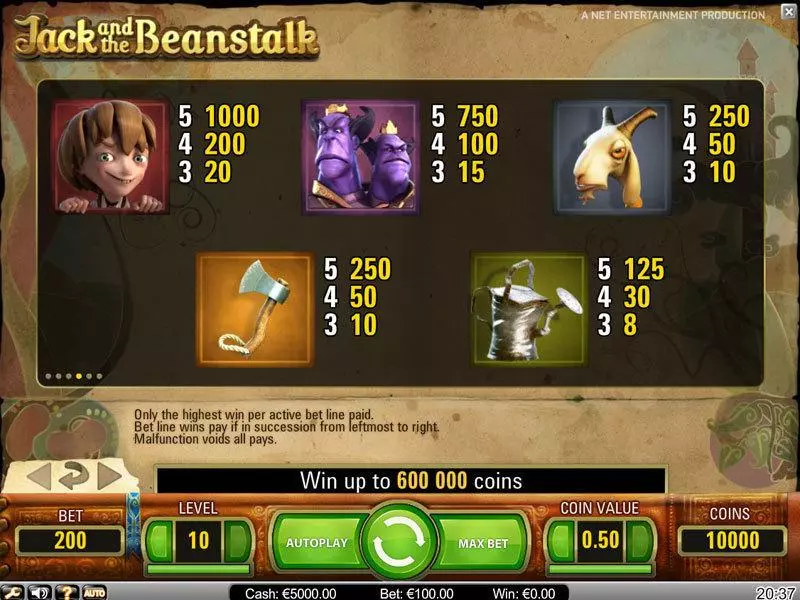Screen dimensions: 800x600
Task: Return to the game from the paytable
Action: 75,475
